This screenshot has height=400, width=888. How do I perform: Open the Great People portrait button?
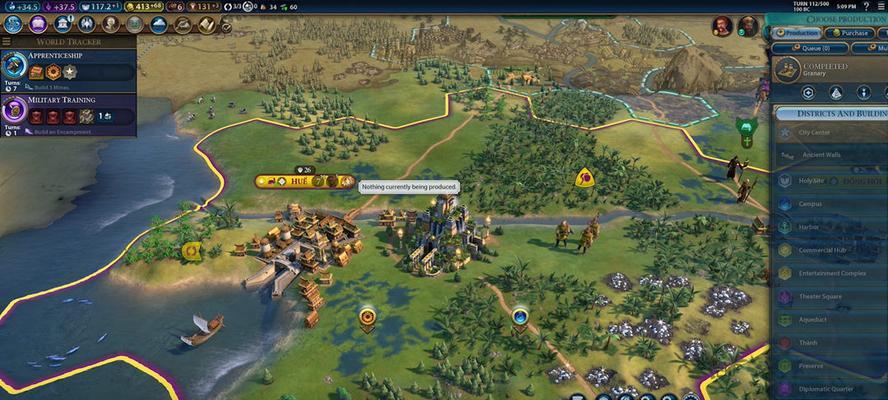point(110,24)
